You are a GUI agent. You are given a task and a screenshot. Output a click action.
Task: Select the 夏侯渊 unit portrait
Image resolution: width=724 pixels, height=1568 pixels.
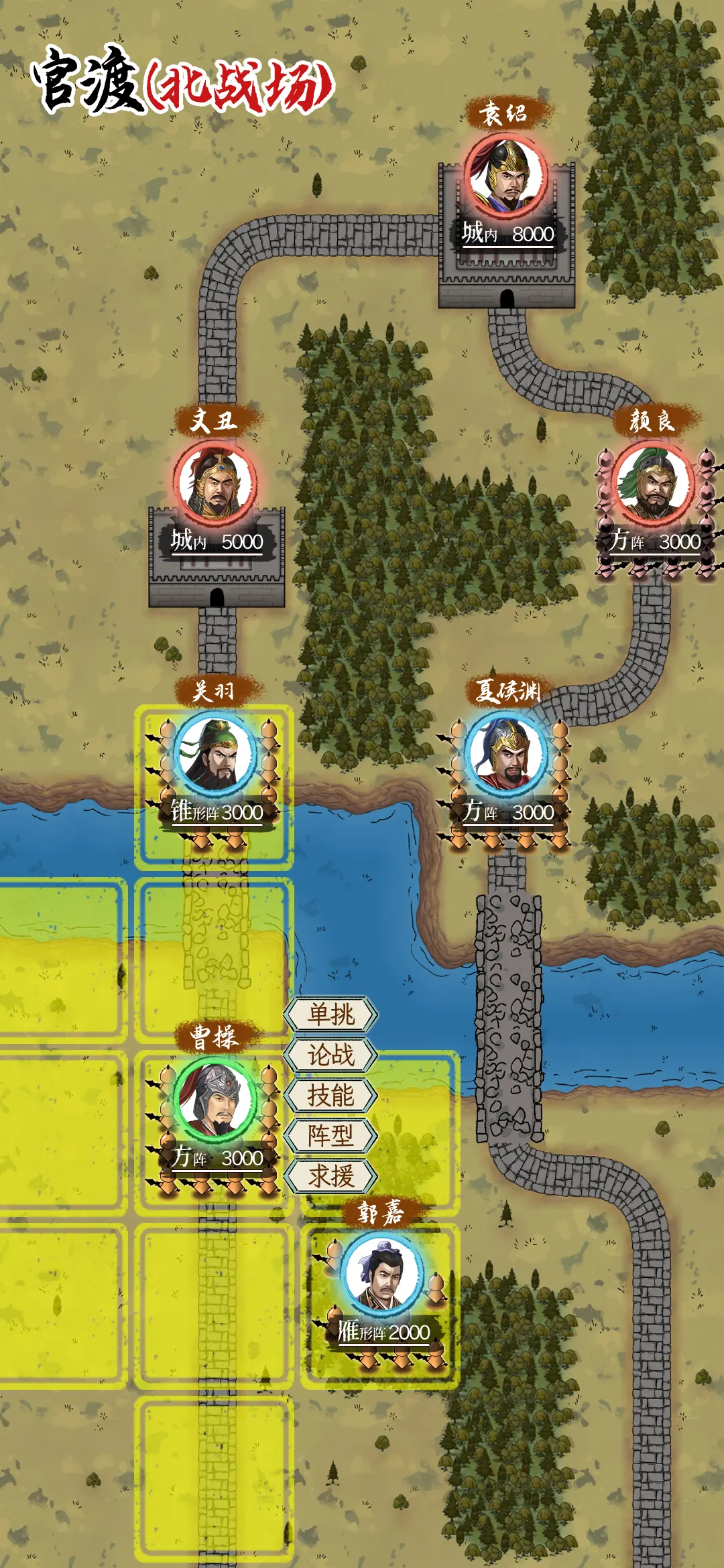click(x=507, y=753)
